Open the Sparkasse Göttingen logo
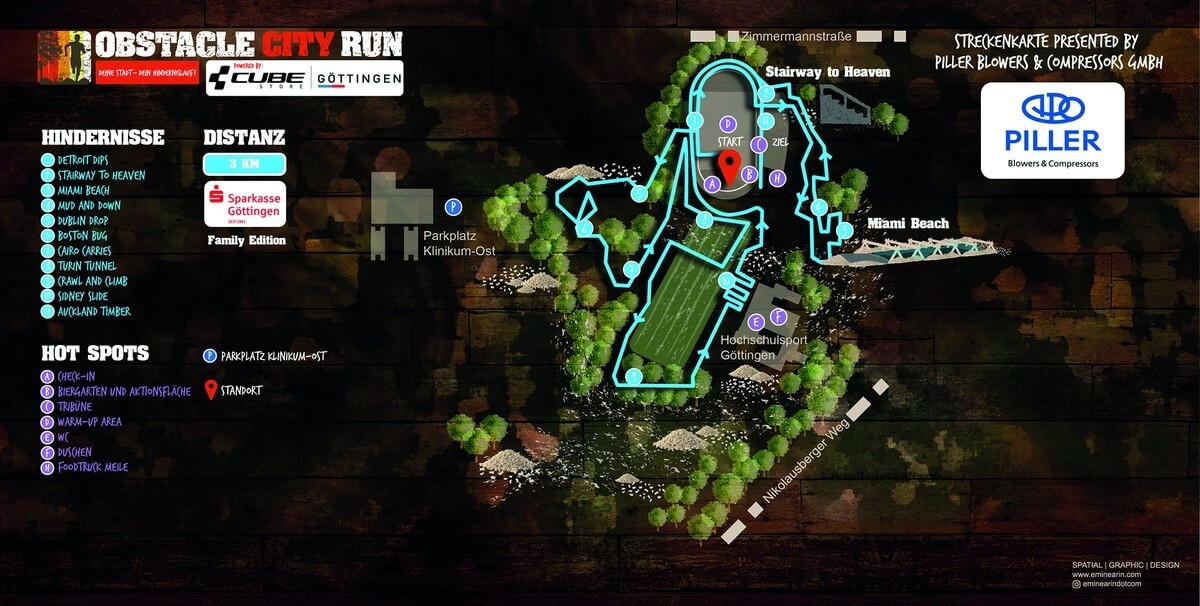 (245, 204)
